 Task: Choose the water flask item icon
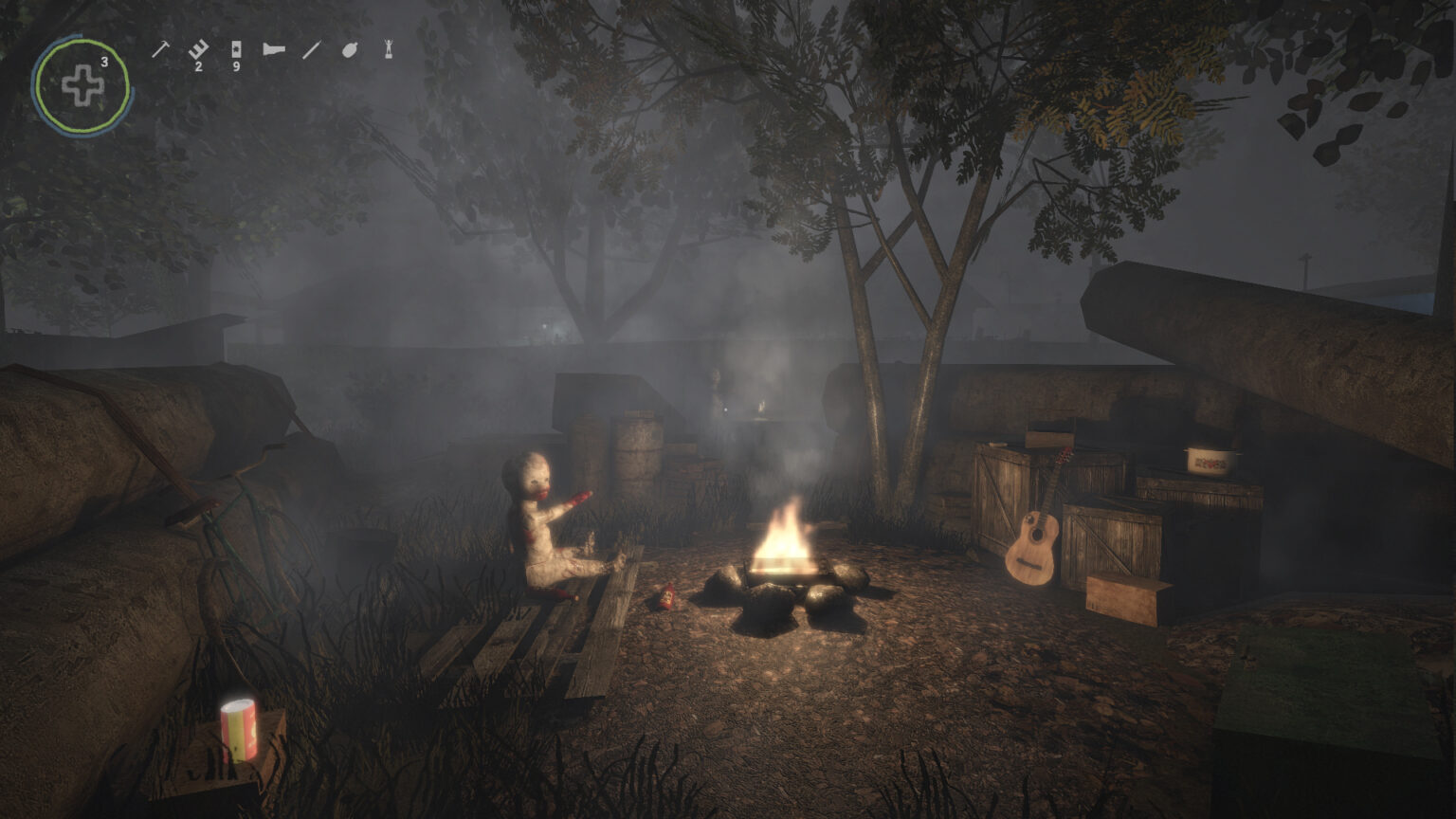pos(350,49)
